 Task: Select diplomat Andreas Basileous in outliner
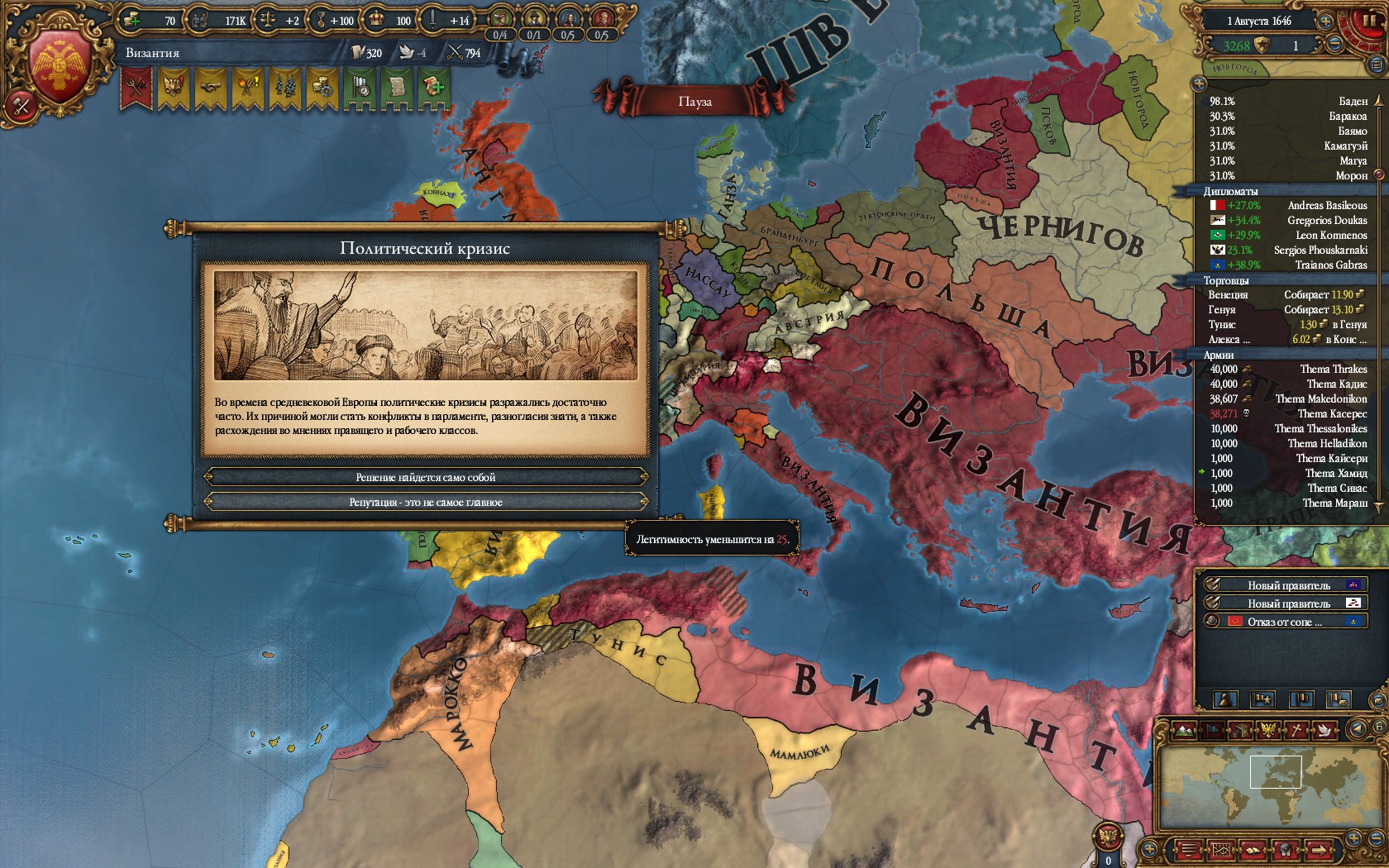1288,206
